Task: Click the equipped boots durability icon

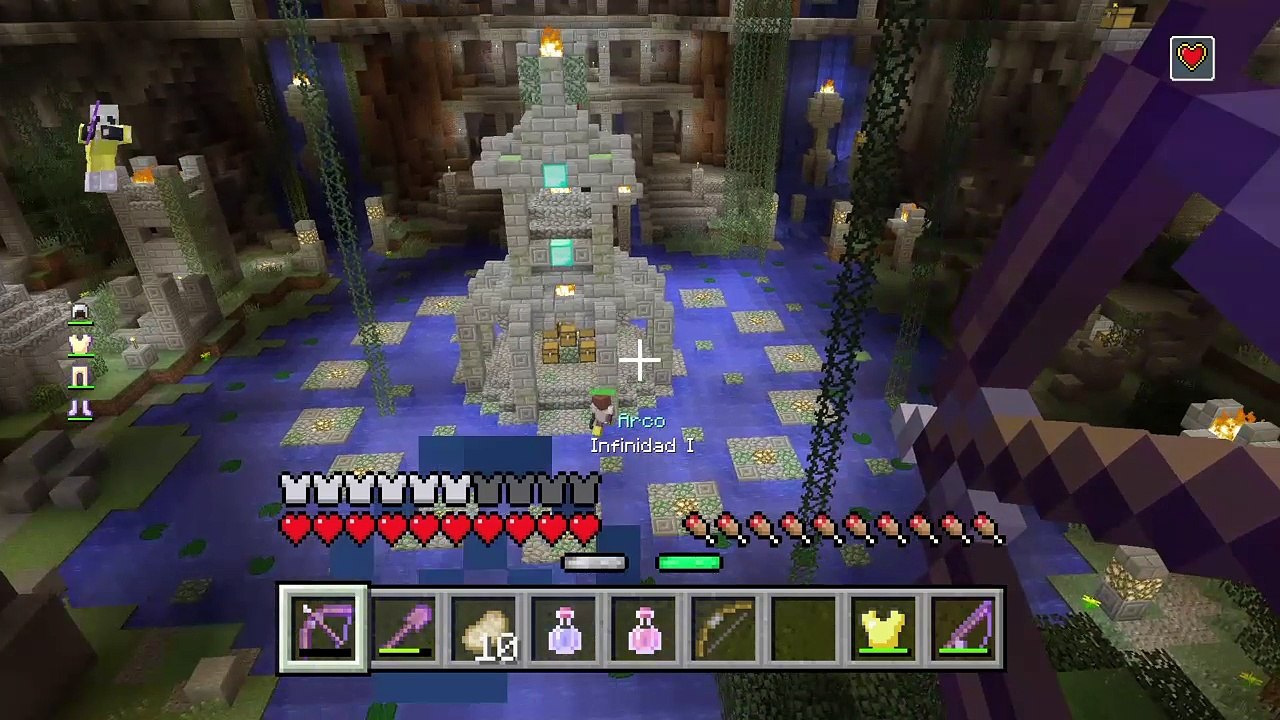Action: pyautogui.click(x=80, y=407)
